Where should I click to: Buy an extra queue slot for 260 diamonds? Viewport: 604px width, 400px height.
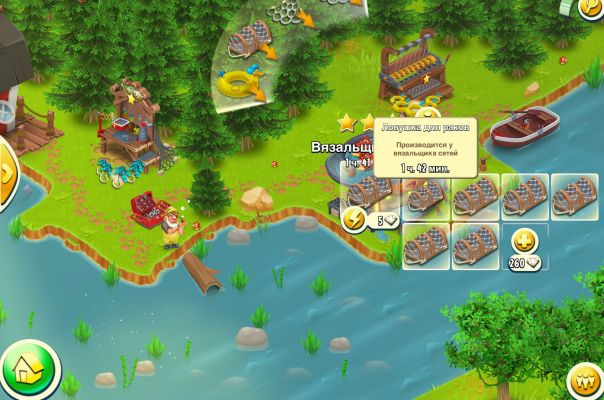pyautogui.click(x=524, y=243)
